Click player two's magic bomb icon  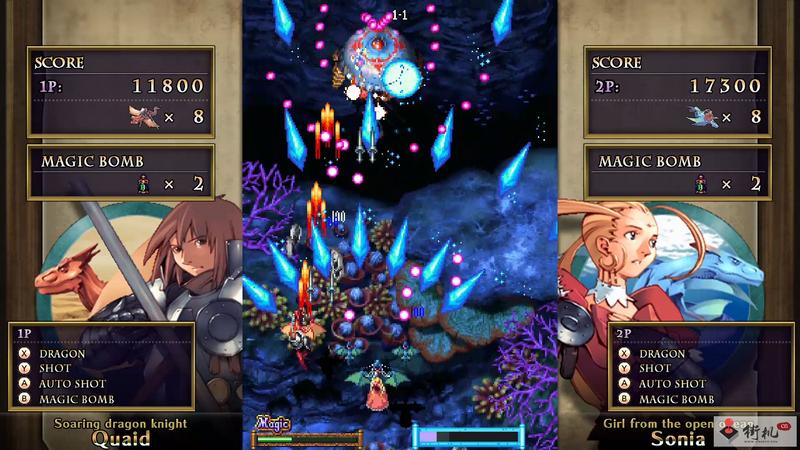(697, 184)
